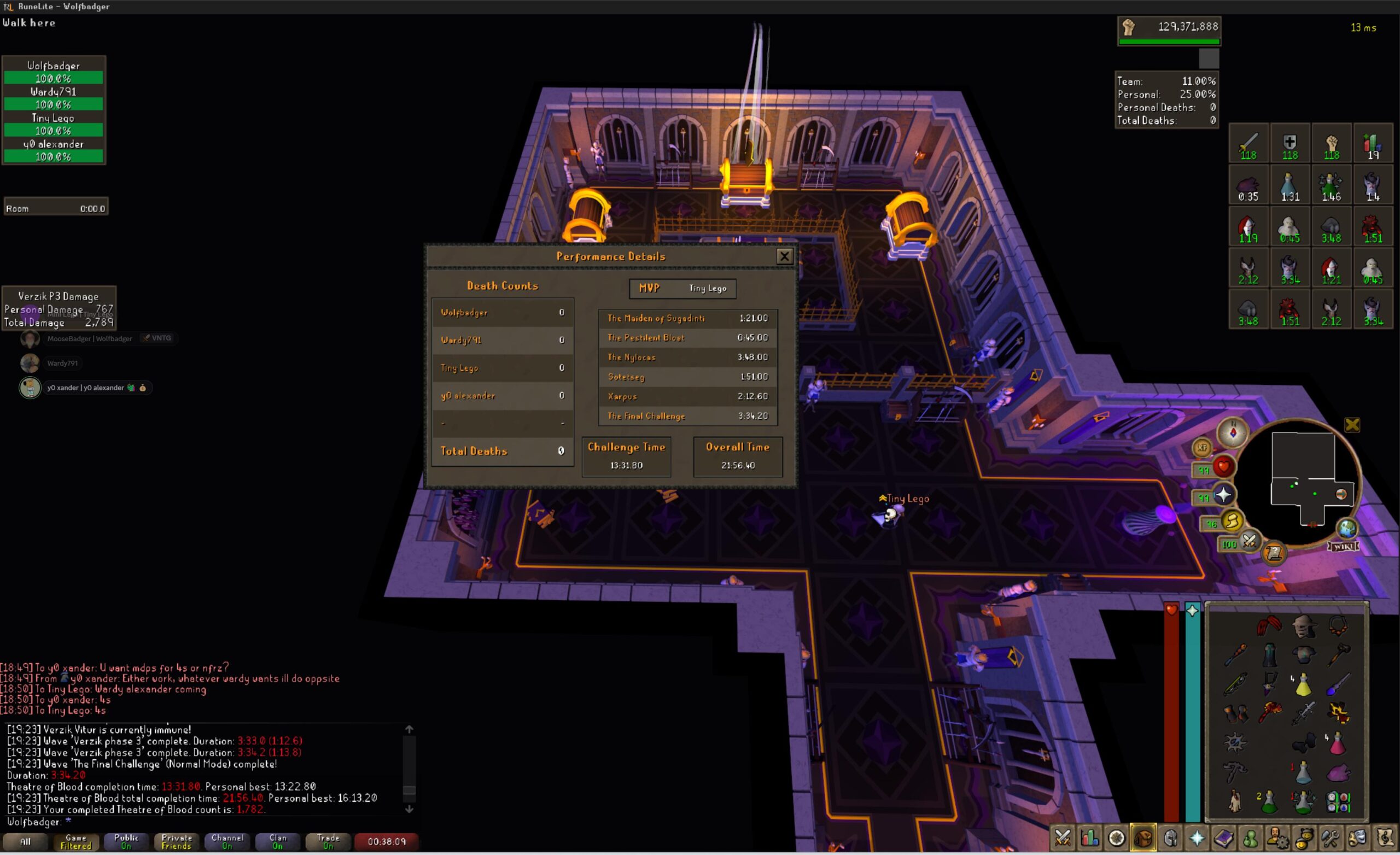Image resolution: width=1400 pixels, height=855 pixels.
Task: Switch to the Clan chat tab
Action: click(277, 841)
